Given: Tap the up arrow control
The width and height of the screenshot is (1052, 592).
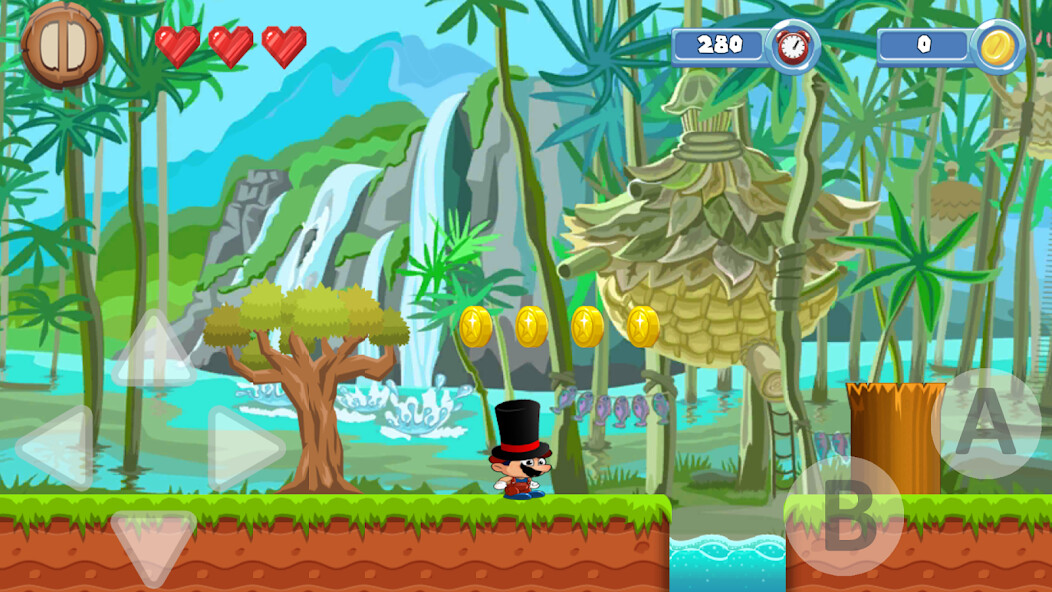Looking at the screenshot, I should [x=152, y=352].
